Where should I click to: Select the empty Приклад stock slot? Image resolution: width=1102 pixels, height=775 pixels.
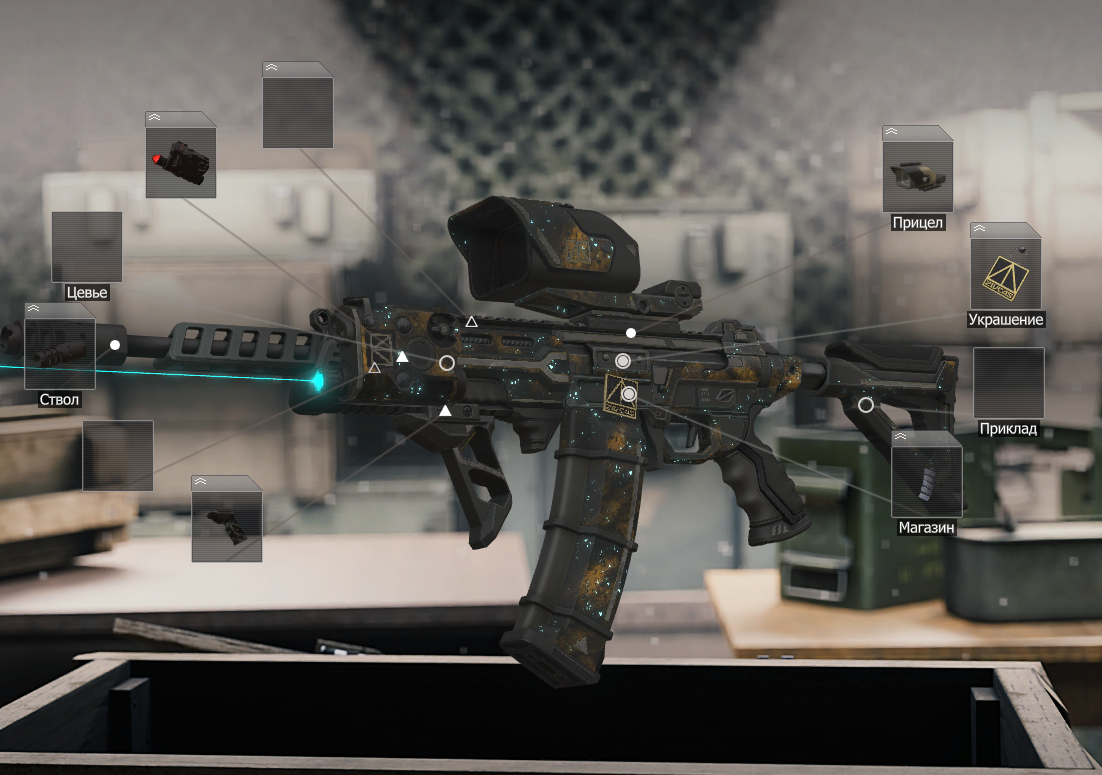[1008, 383]
